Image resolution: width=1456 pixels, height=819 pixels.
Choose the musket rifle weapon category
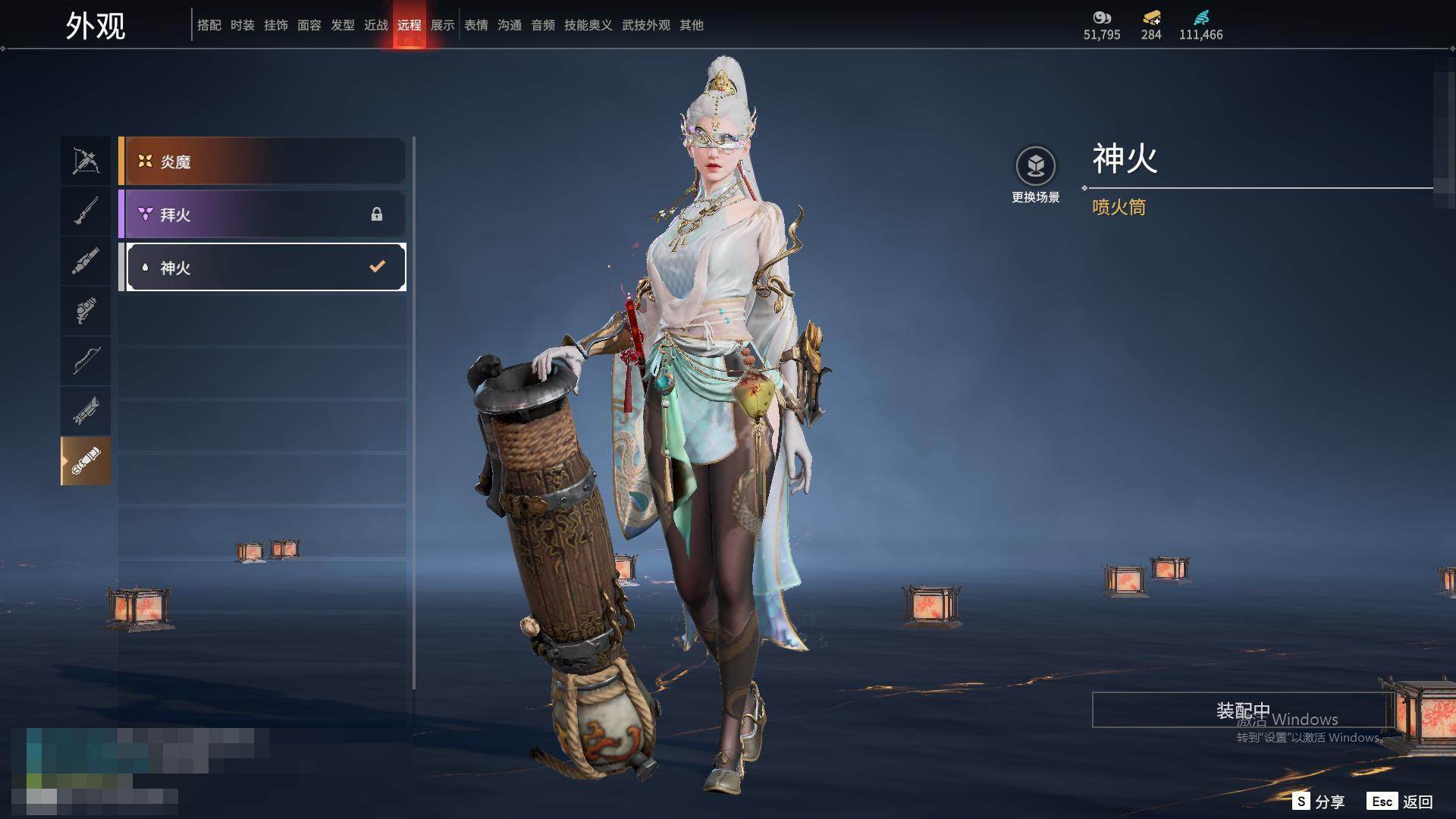(86, 211)
